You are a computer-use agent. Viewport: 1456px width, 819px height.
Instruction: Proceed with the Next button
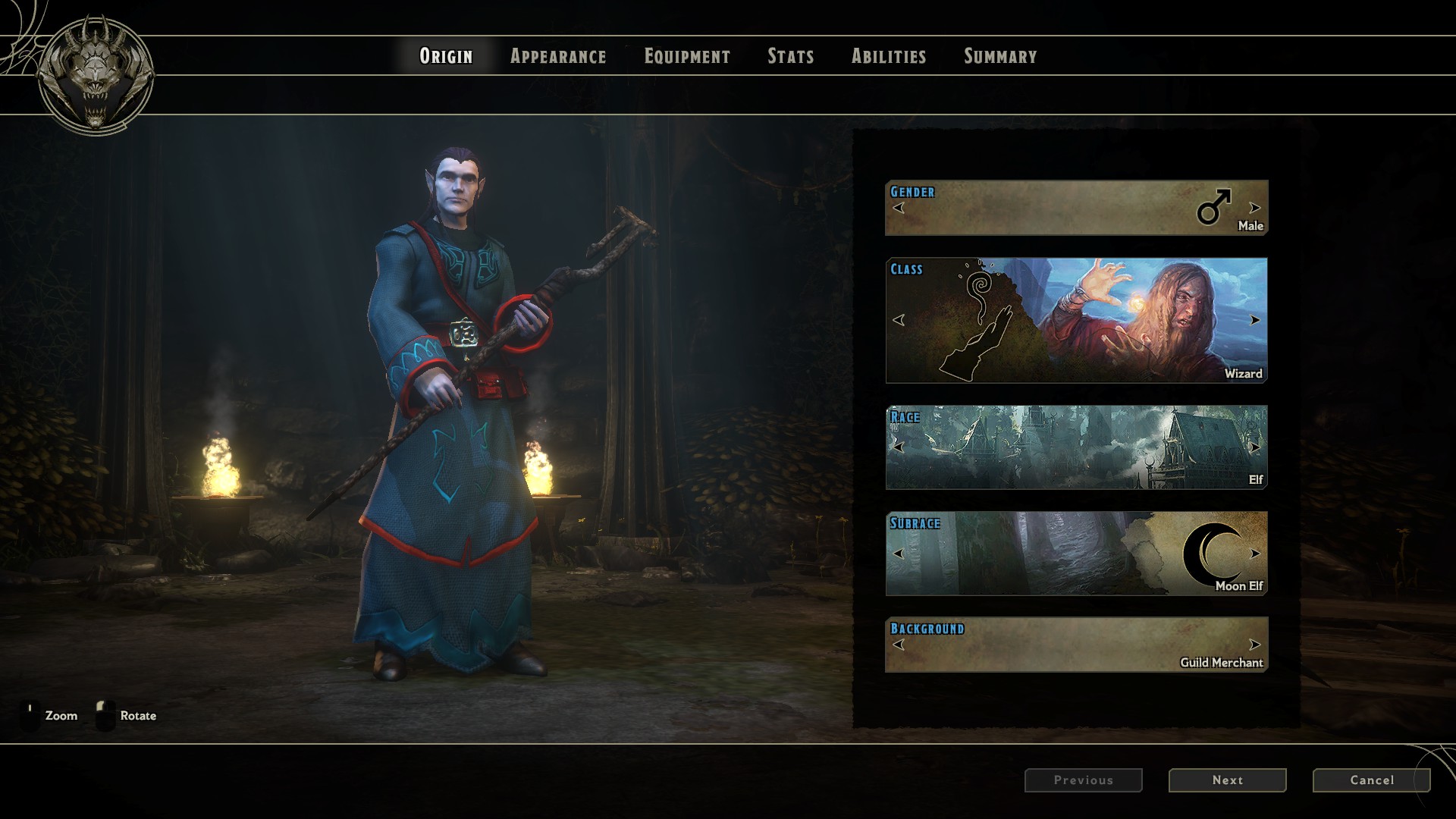1227,780
